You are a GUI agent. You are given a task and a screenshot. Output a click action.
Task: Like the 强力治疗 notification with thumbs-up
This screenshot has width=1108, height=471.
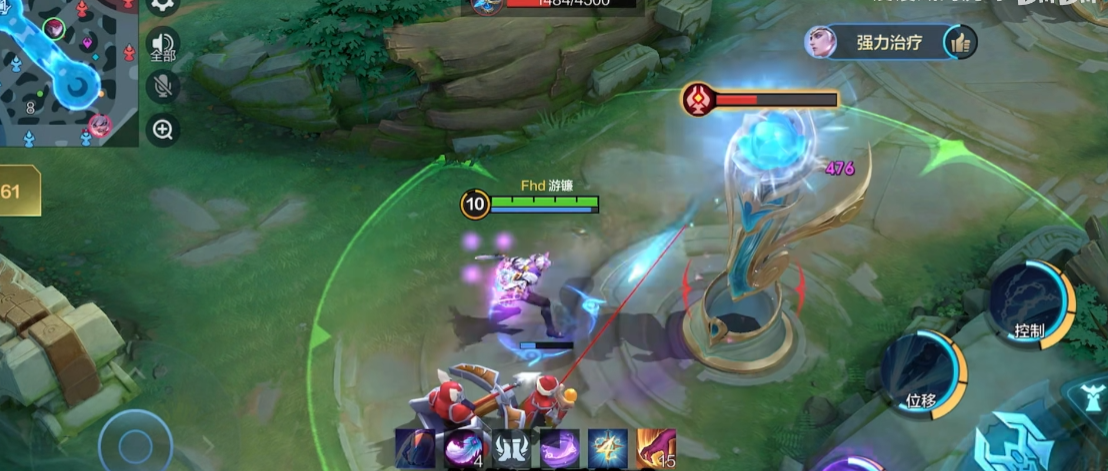click(961, 42)
